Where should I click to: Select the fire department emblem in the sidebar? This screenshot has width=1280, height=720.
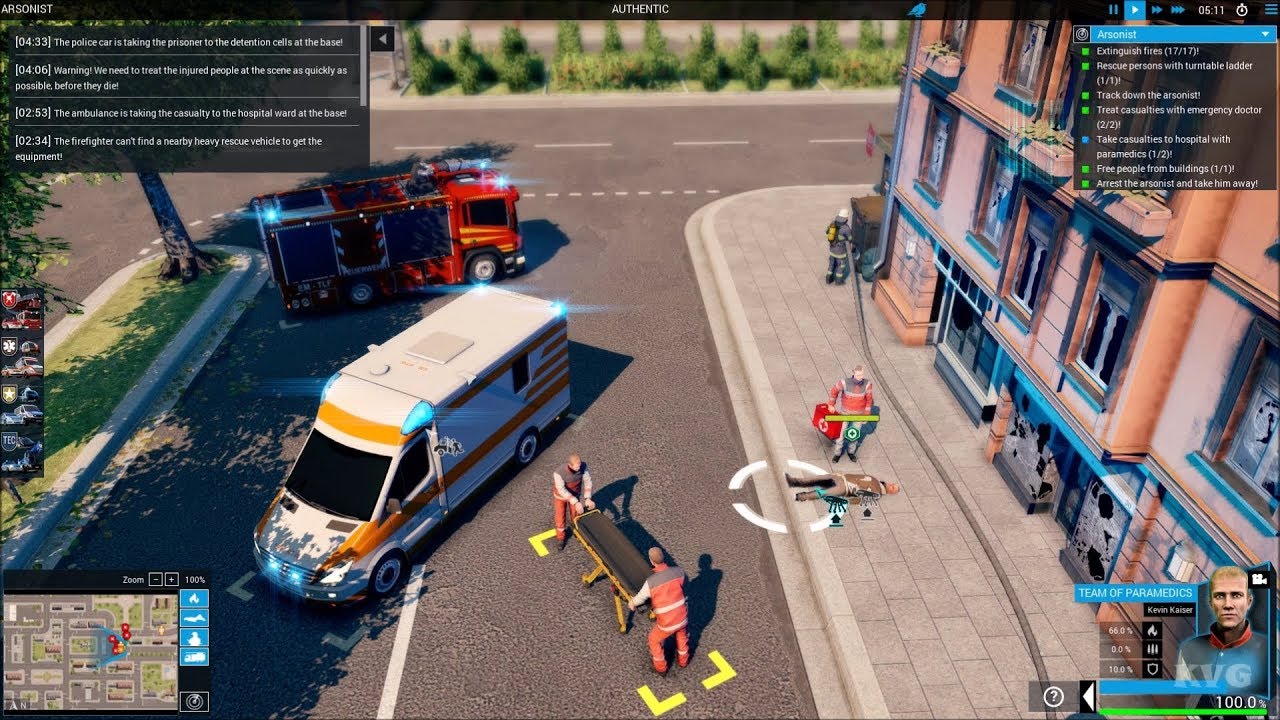pos(9,298)
